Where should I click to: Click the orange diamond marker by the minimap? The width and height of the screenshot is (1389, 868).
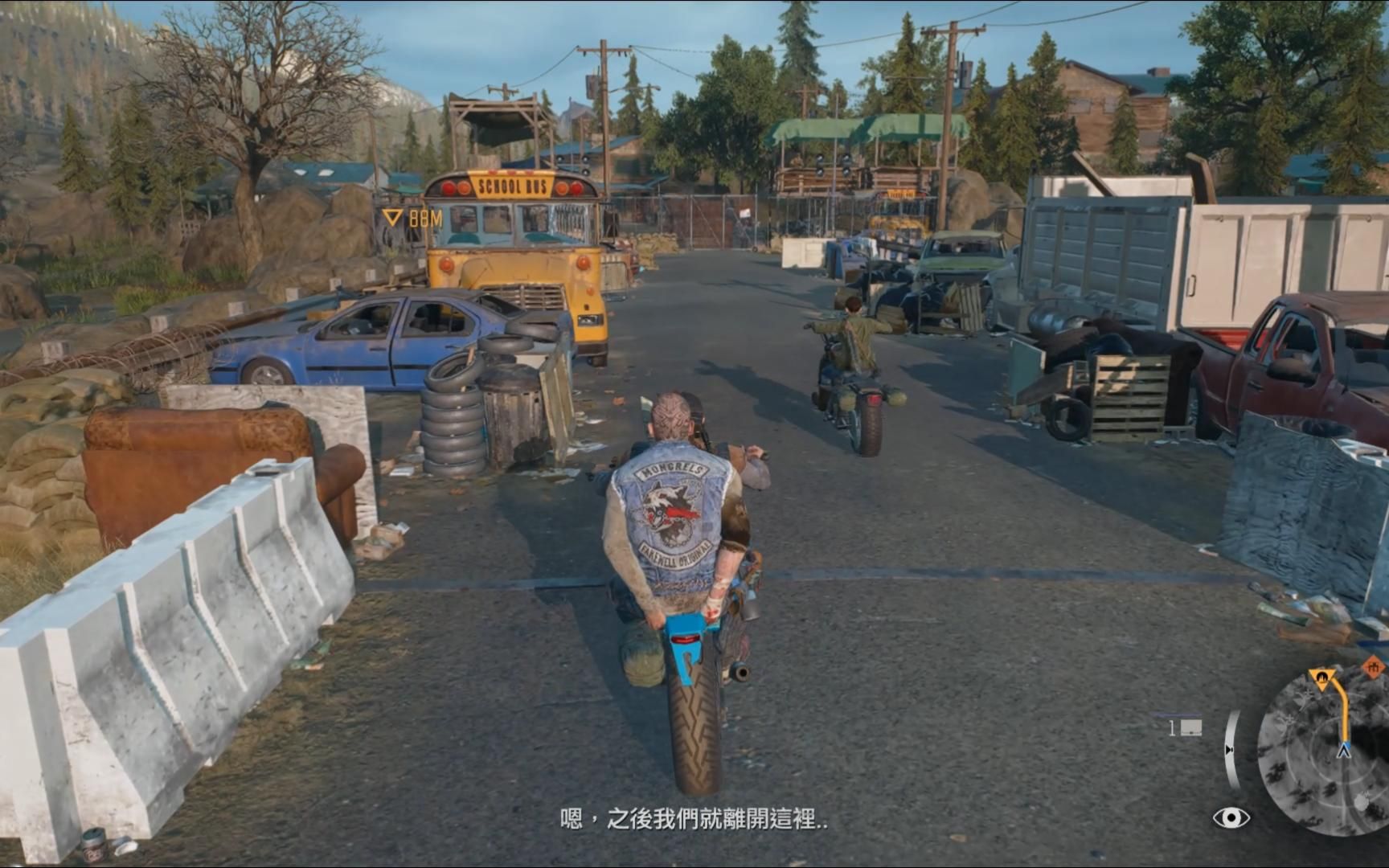(x=1373, y=667)
